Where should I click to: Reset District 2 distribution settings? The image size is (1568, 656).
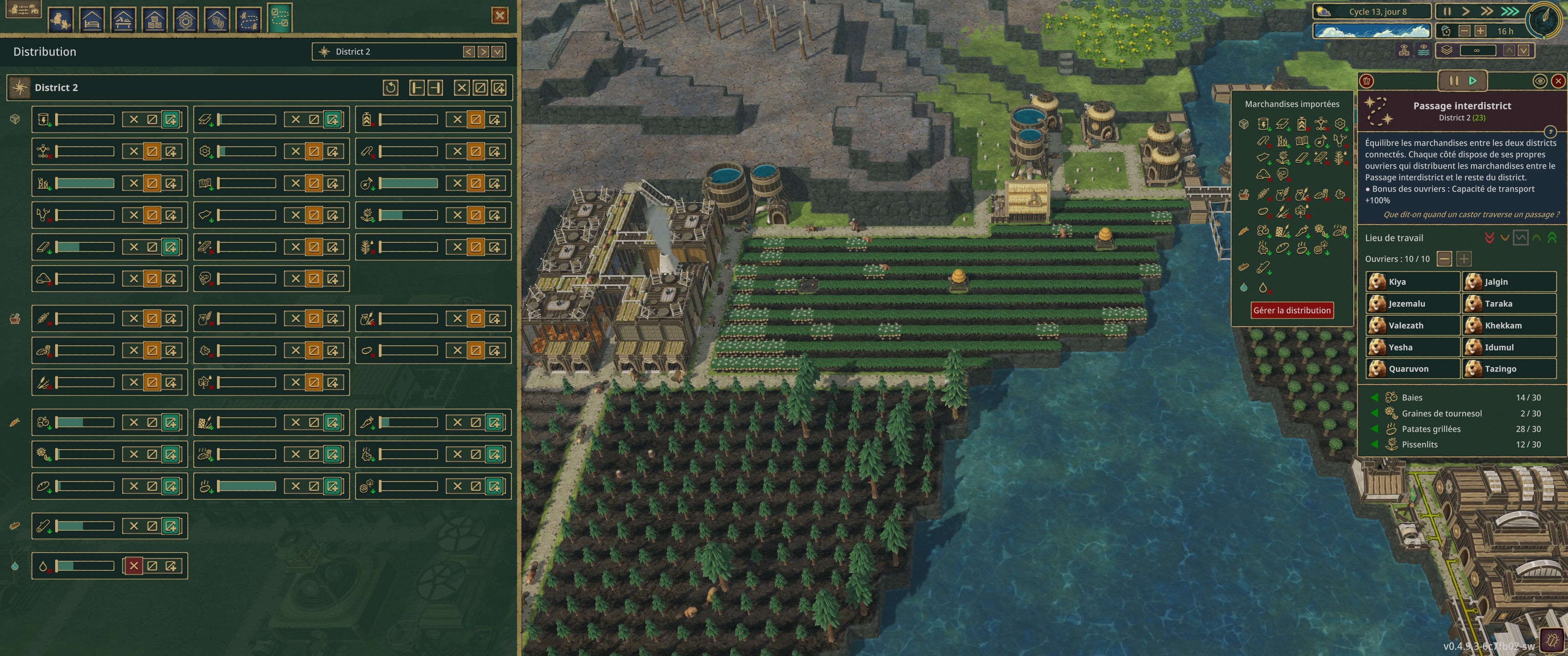click(390, 87)
